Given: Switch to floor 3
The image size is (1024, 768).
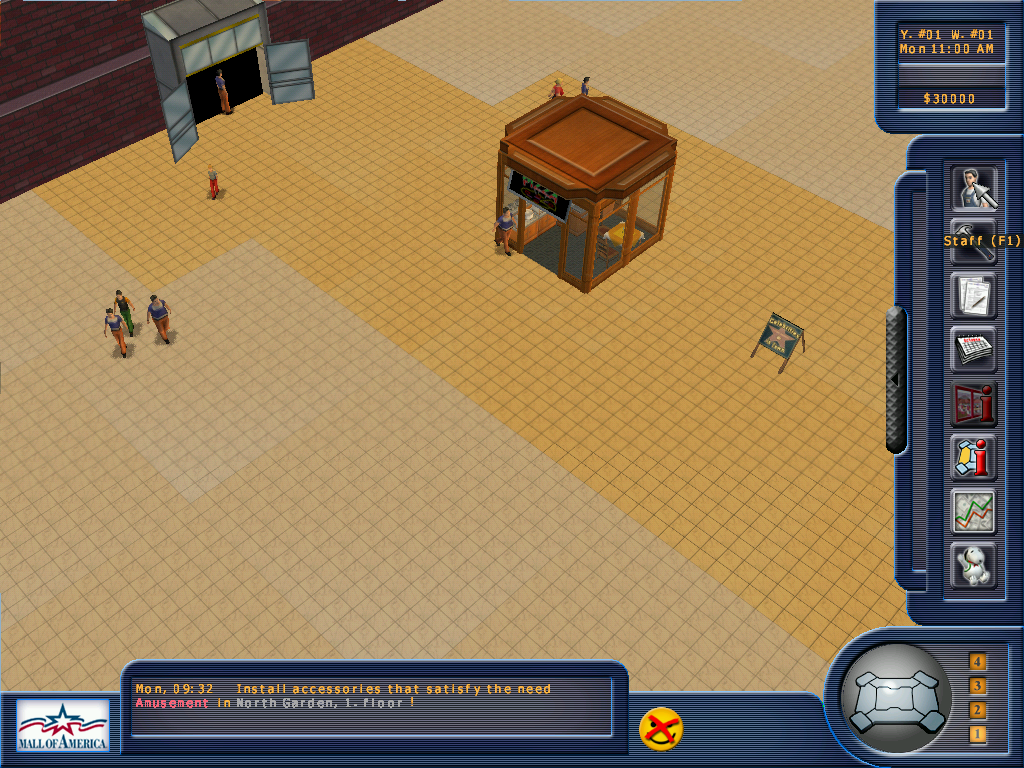Looking at the screenshot, I should [x=977, y=686].
